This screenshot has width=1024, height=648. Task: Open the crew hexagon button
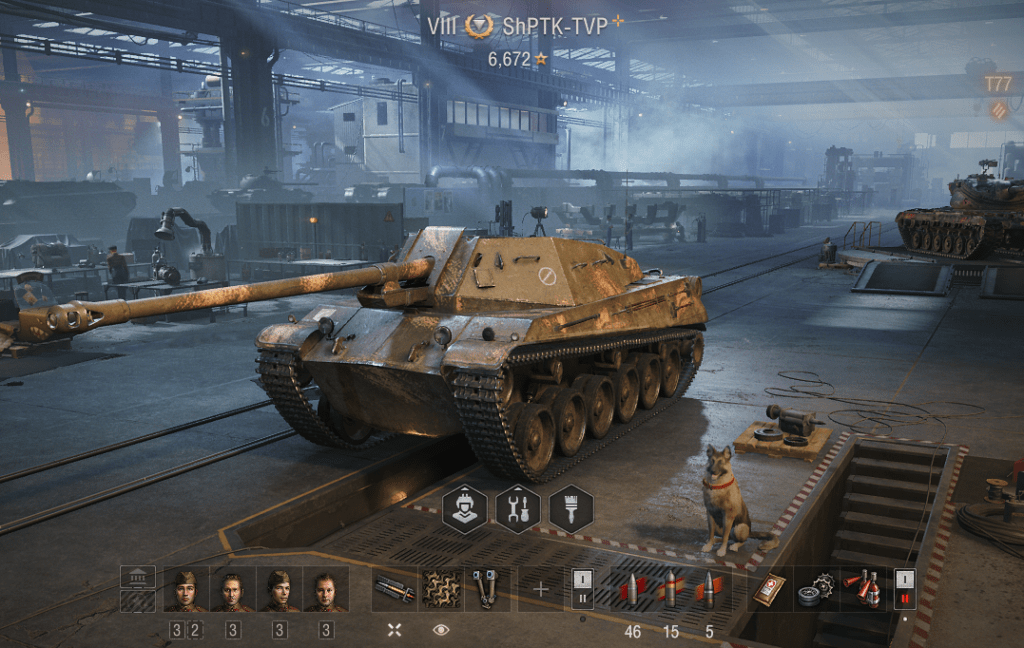coord(465,508)
